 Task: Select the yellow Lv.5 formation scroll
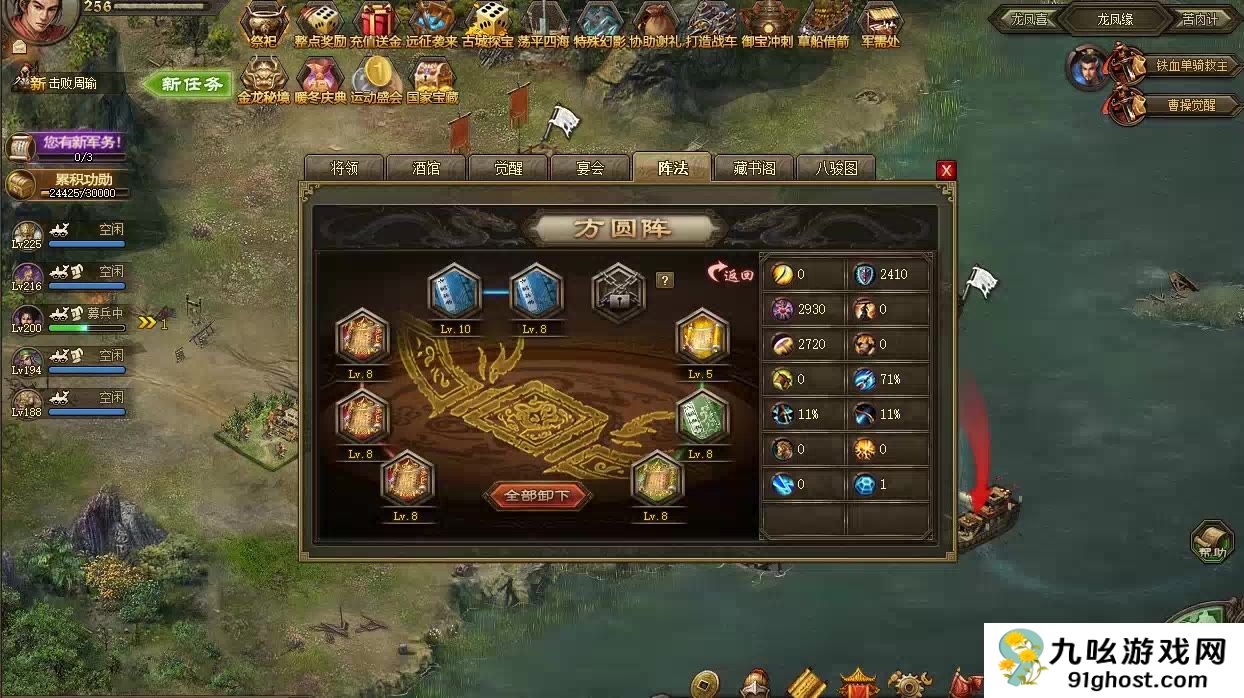pyautogui.click(x=701, y=338)
